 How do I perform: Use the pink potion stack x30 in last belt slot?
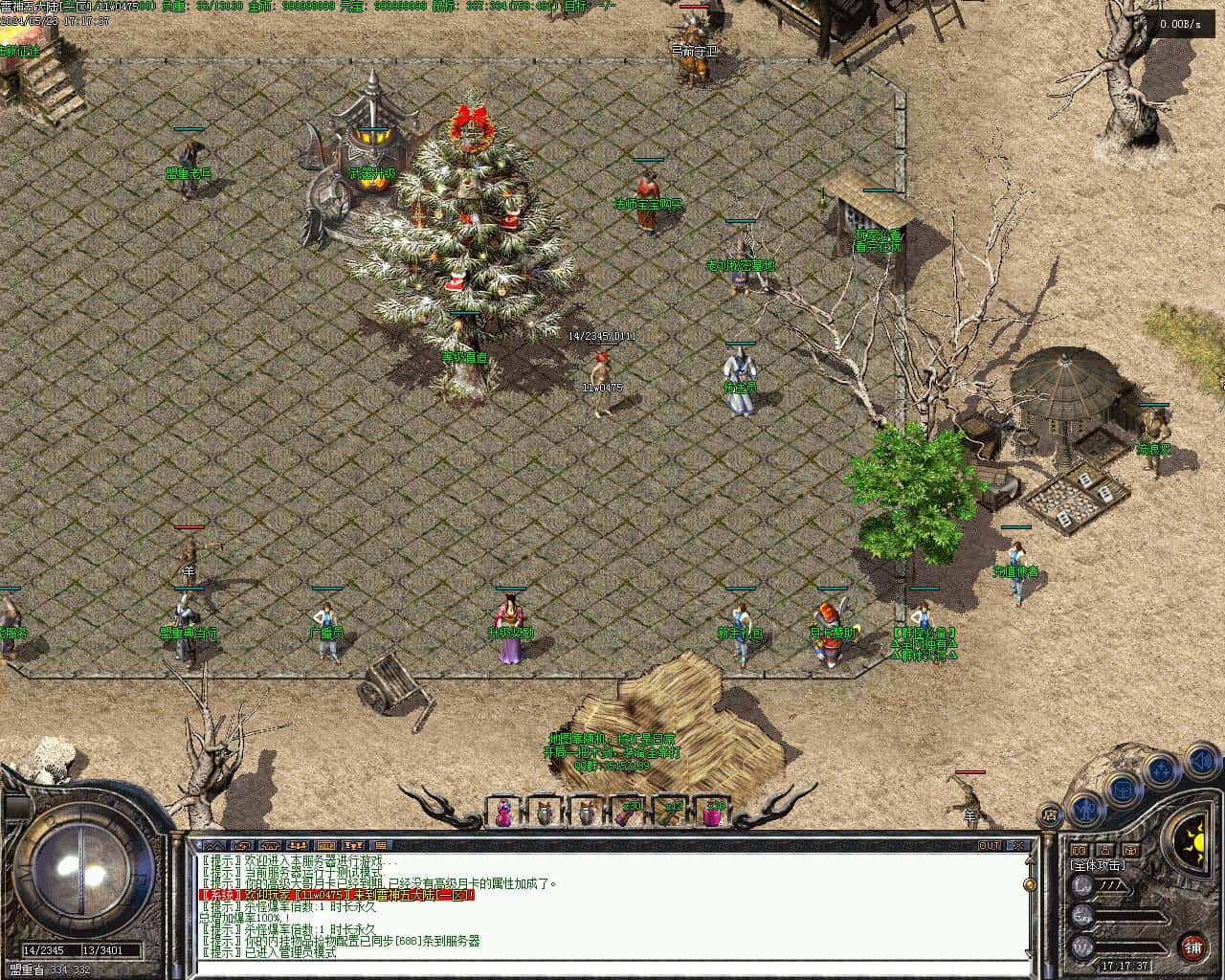(713, 813)
